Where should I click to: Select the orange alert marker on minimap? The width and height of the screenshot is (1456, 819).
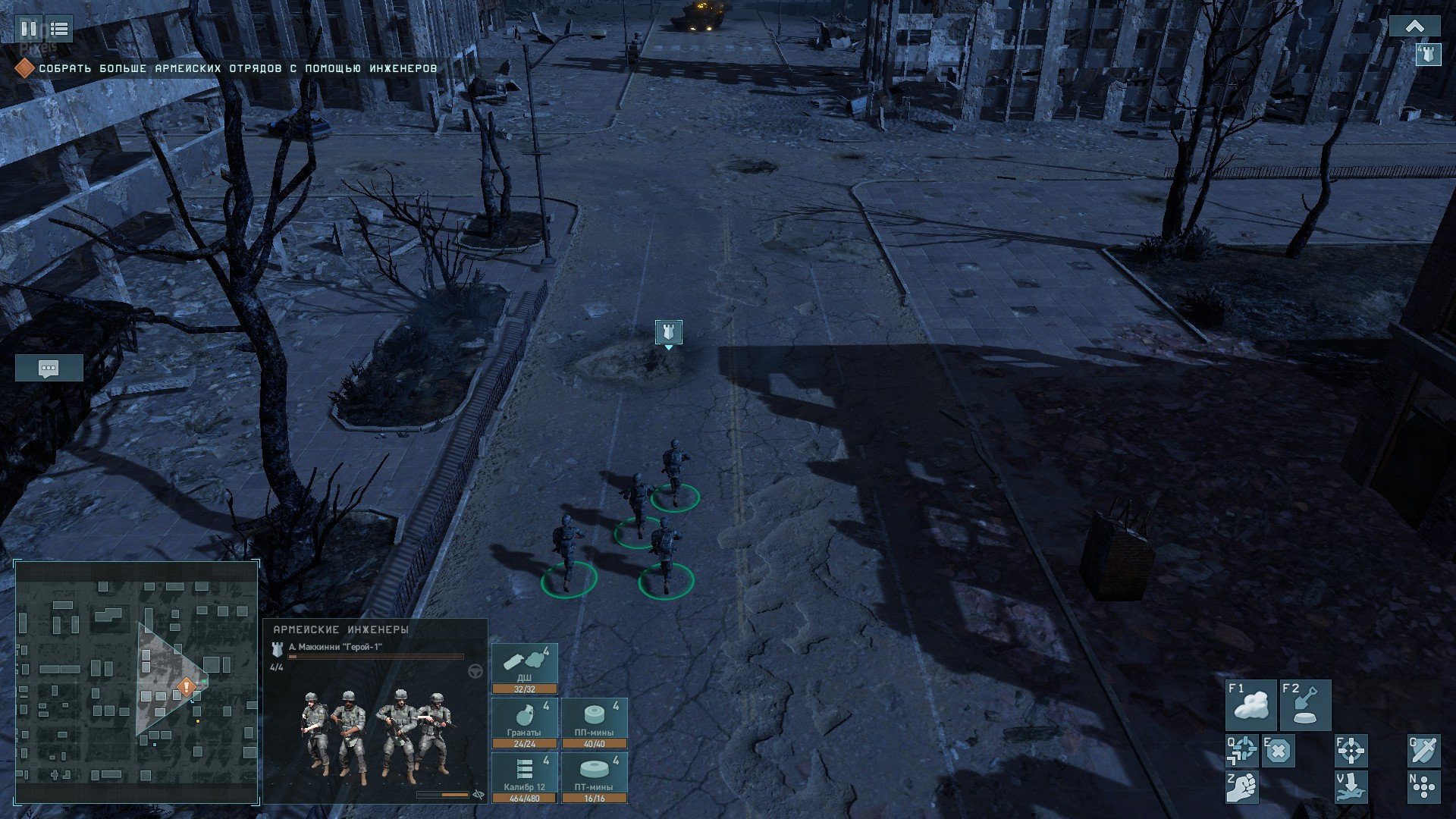click(187, 688)
